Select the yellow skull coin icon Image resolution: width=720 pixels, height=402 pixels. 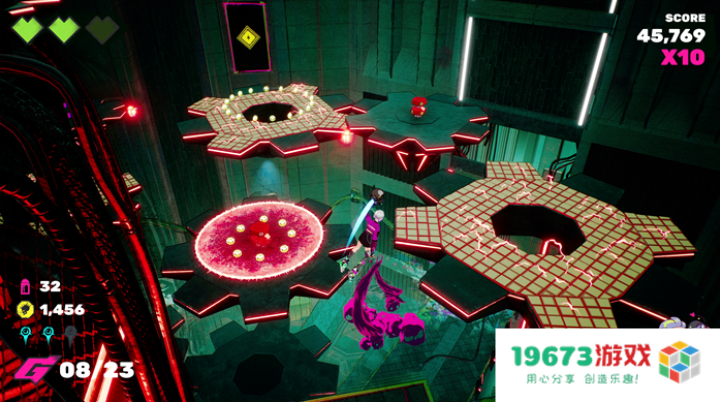(25, 310)
